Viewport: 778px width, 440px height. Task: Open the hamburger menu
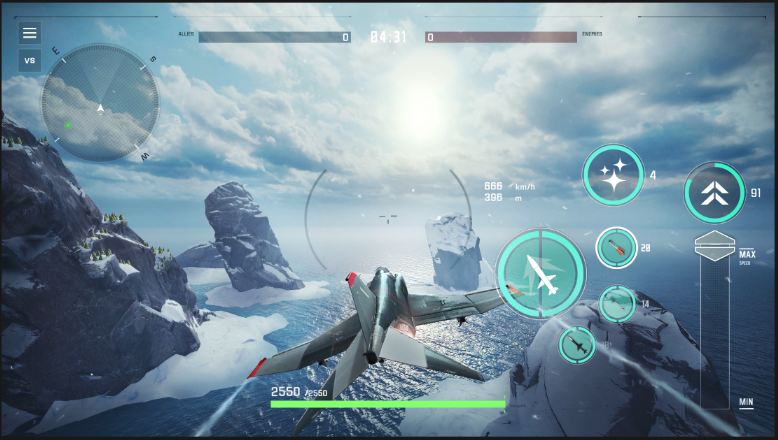tap(30, 33)
